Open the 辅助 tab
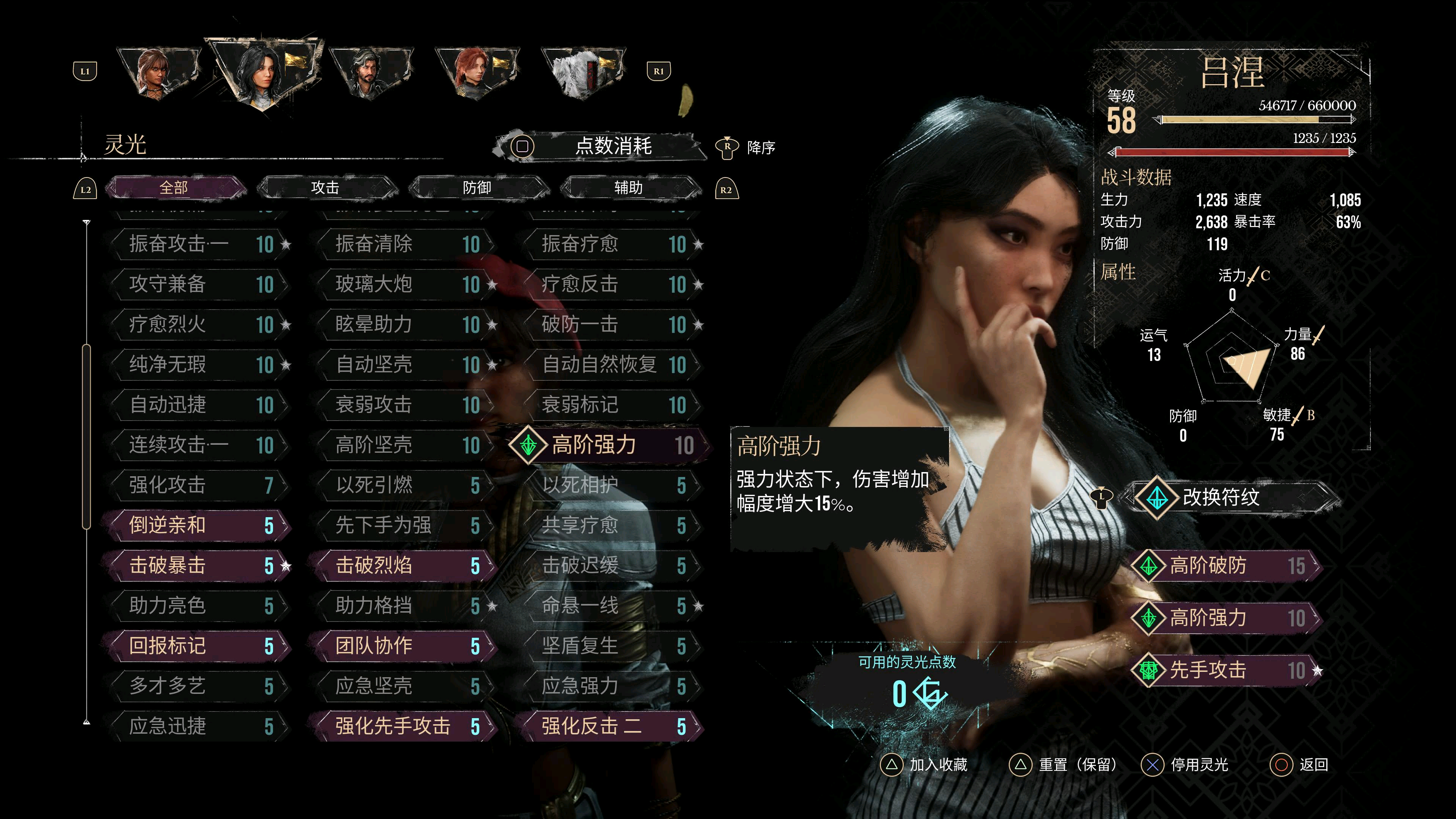The image size is (1456, 819). point(629,188)
